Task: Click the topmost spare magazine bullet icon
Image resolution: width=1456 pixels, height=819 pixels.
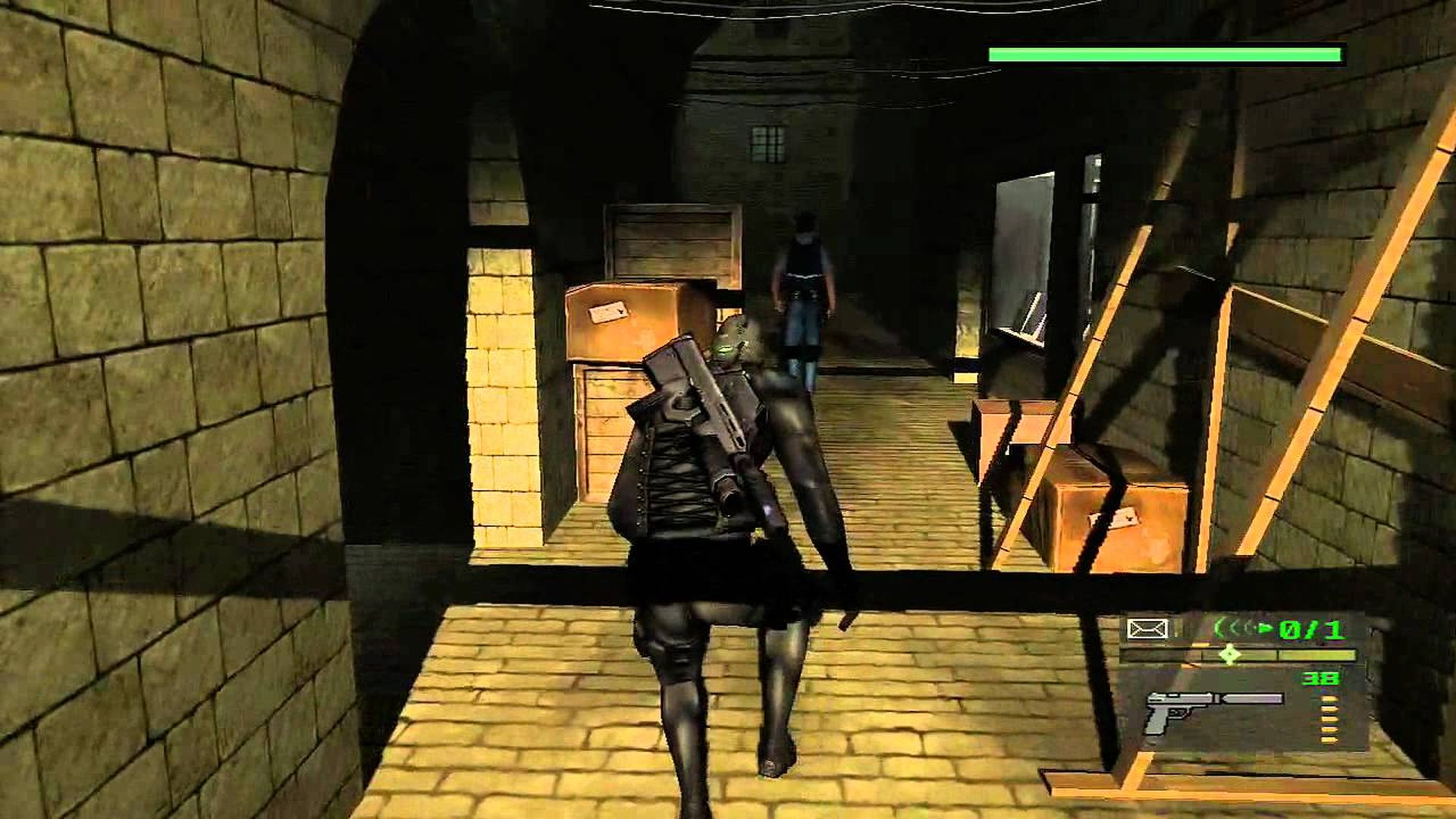Action: [1329, 698]
